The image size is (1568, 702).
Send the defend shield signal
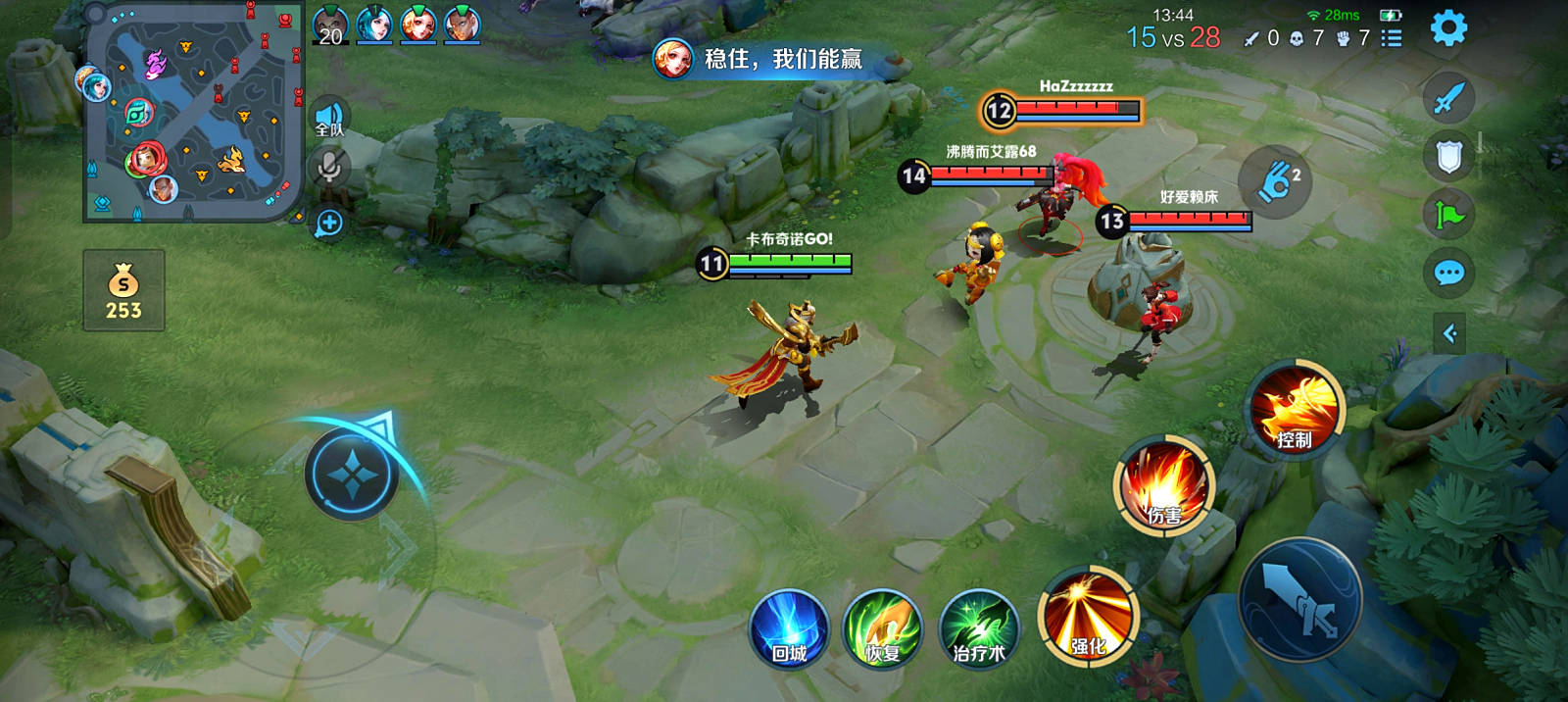pyautogui.click(x=1448, y=157)
